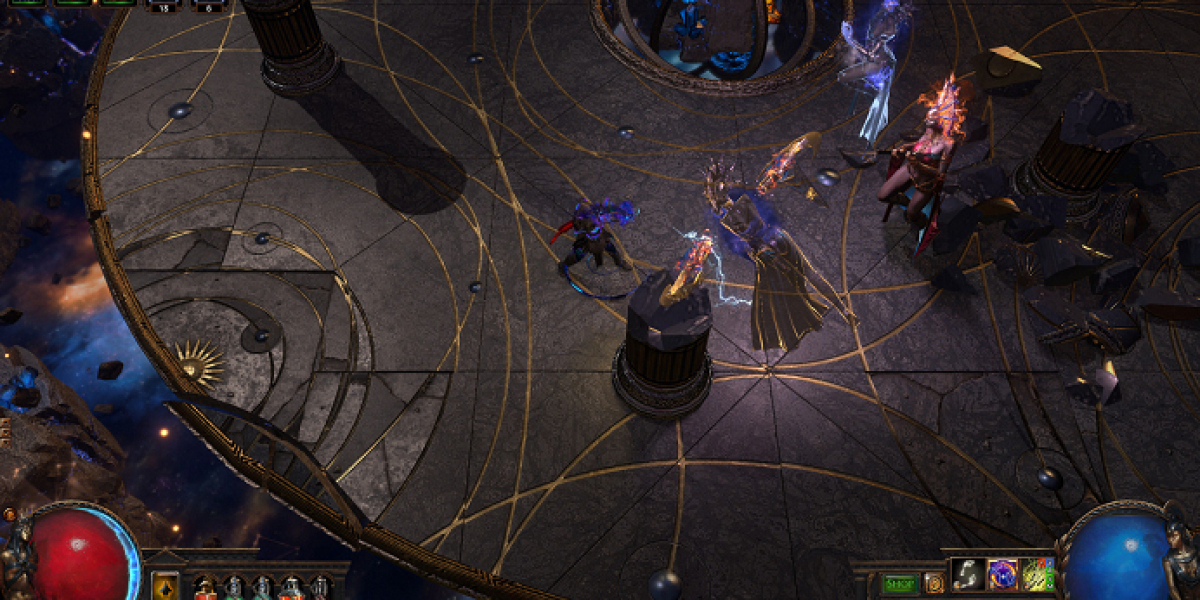Click the yellow up-arrow panel button
Image resolution: width=1200 pixels, height=600 pixels.
pos(166,586)
